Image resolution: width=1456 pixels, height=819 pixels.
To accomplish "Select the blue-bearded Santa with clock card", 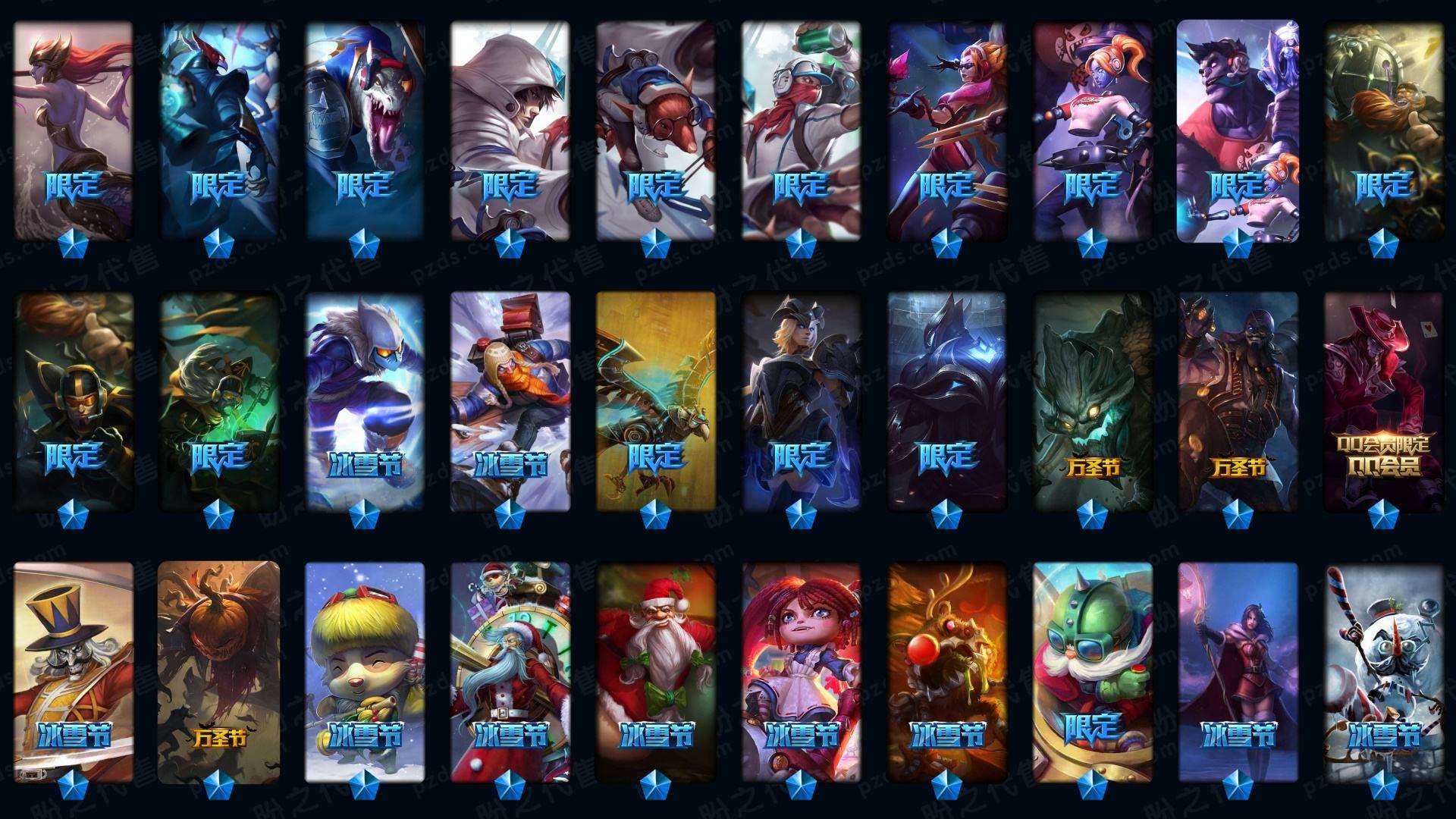I will coord(510,672).
